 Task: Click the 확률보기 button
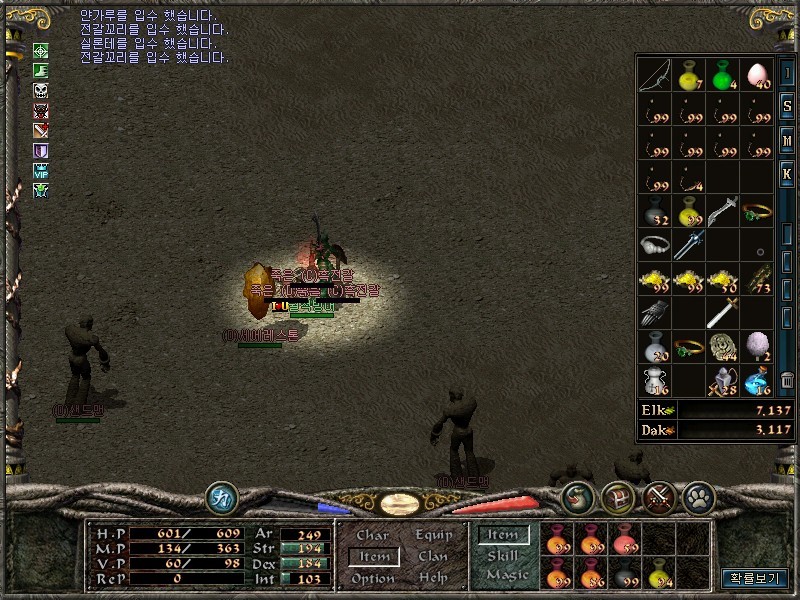[x=755, y=578]
